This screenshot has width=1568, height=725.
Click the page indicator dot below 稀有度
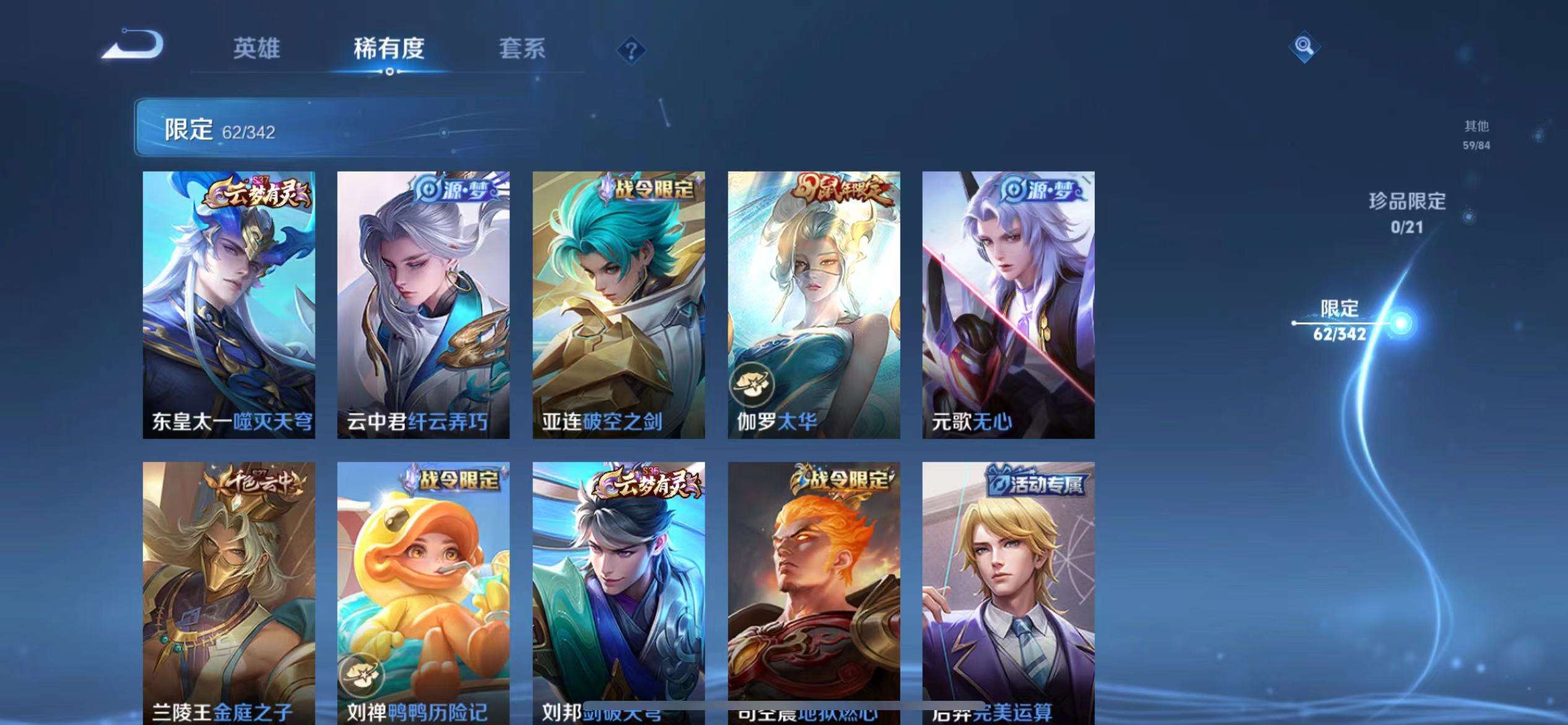(x=389, y=72)
